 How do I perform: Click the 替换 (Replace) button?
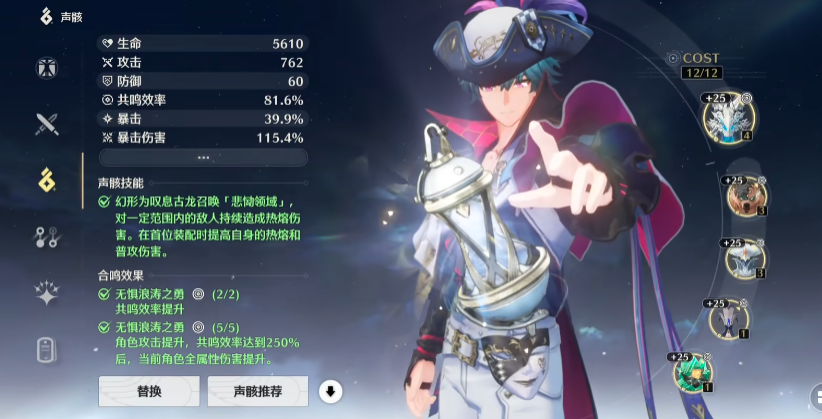[x=148, y=390]
